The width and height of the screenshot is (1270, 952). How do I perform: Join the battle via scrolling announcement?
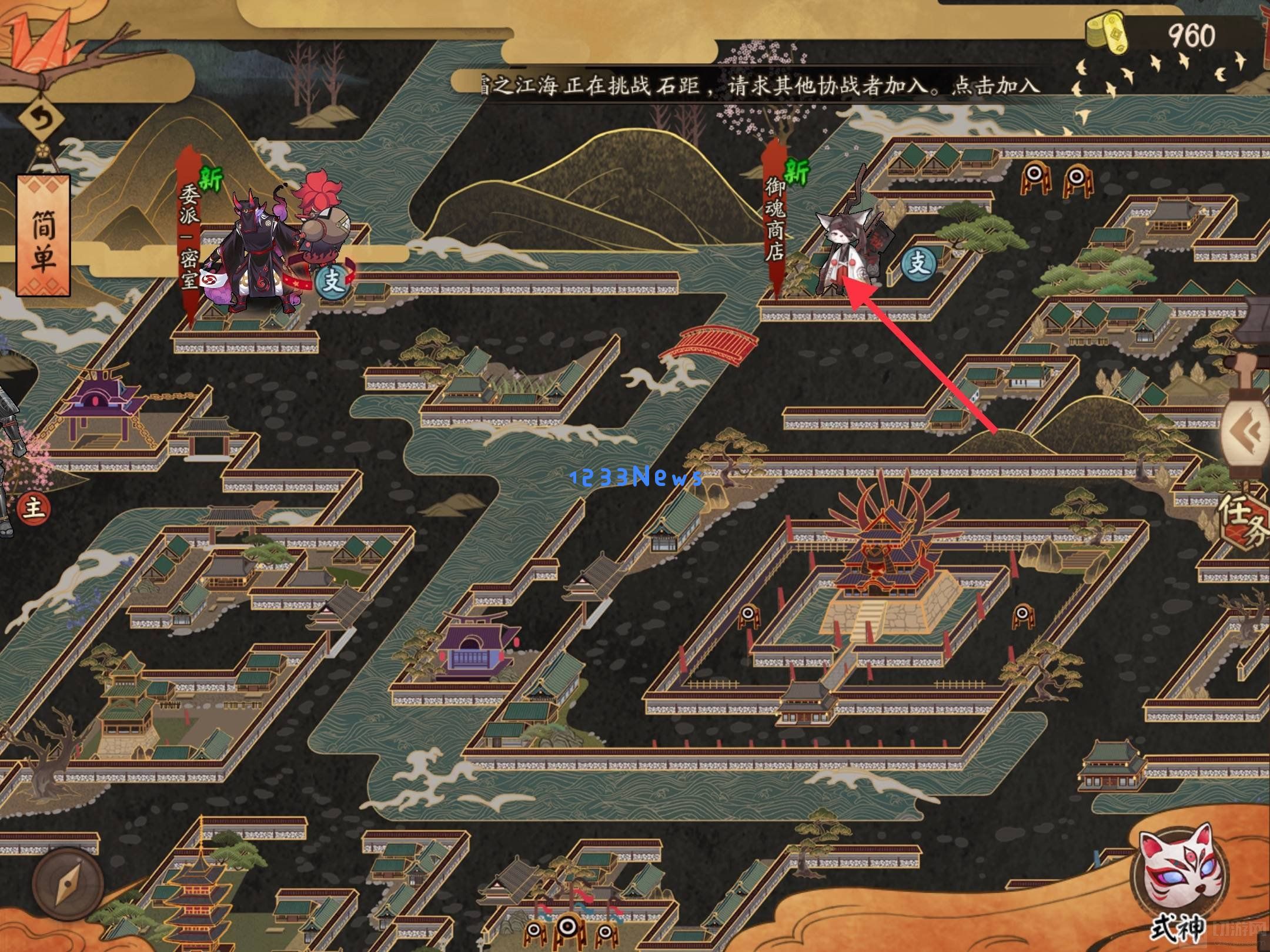[x=758, y=86]
